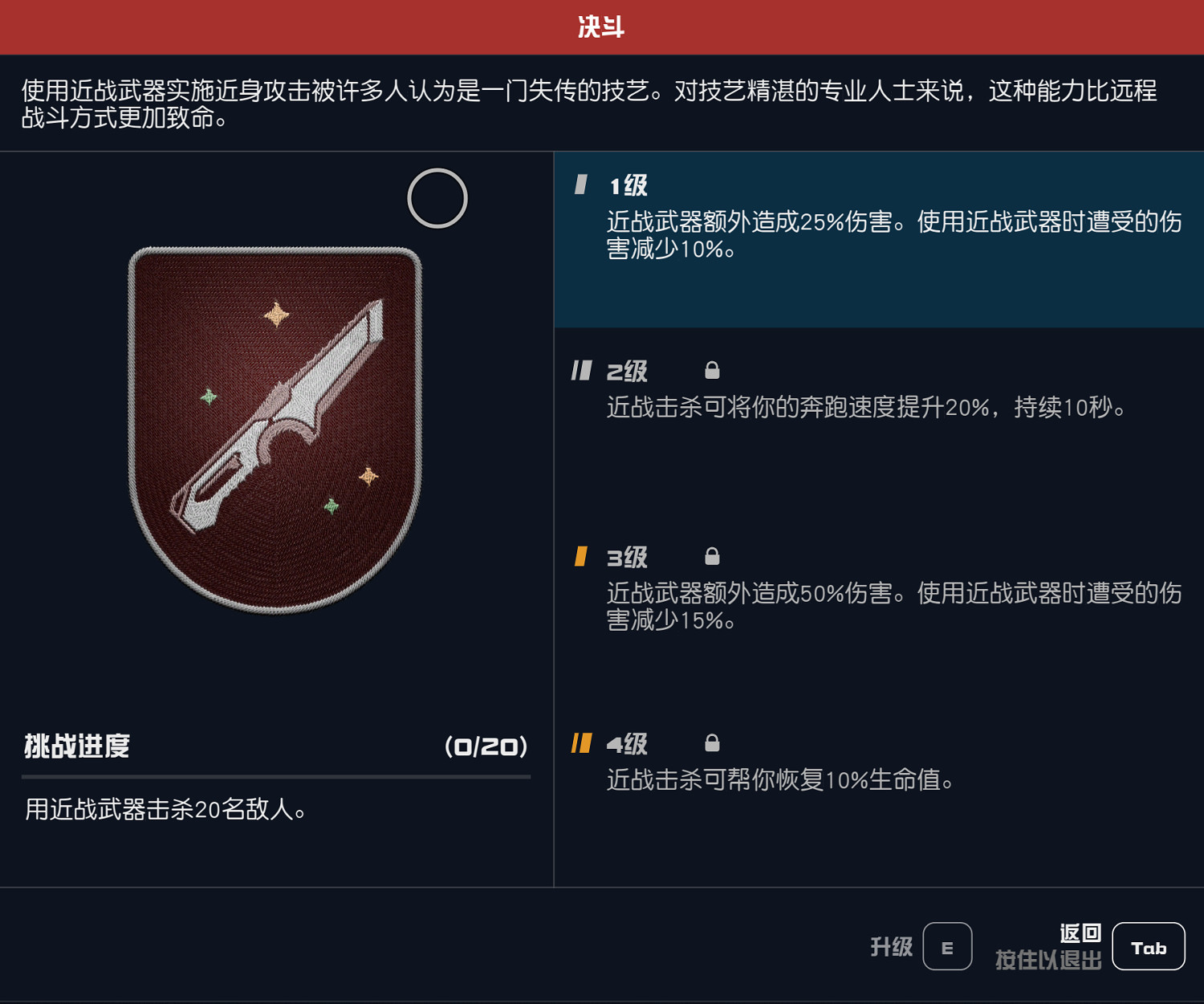Click the rank pip beside 1级

(x=580, y=185)
